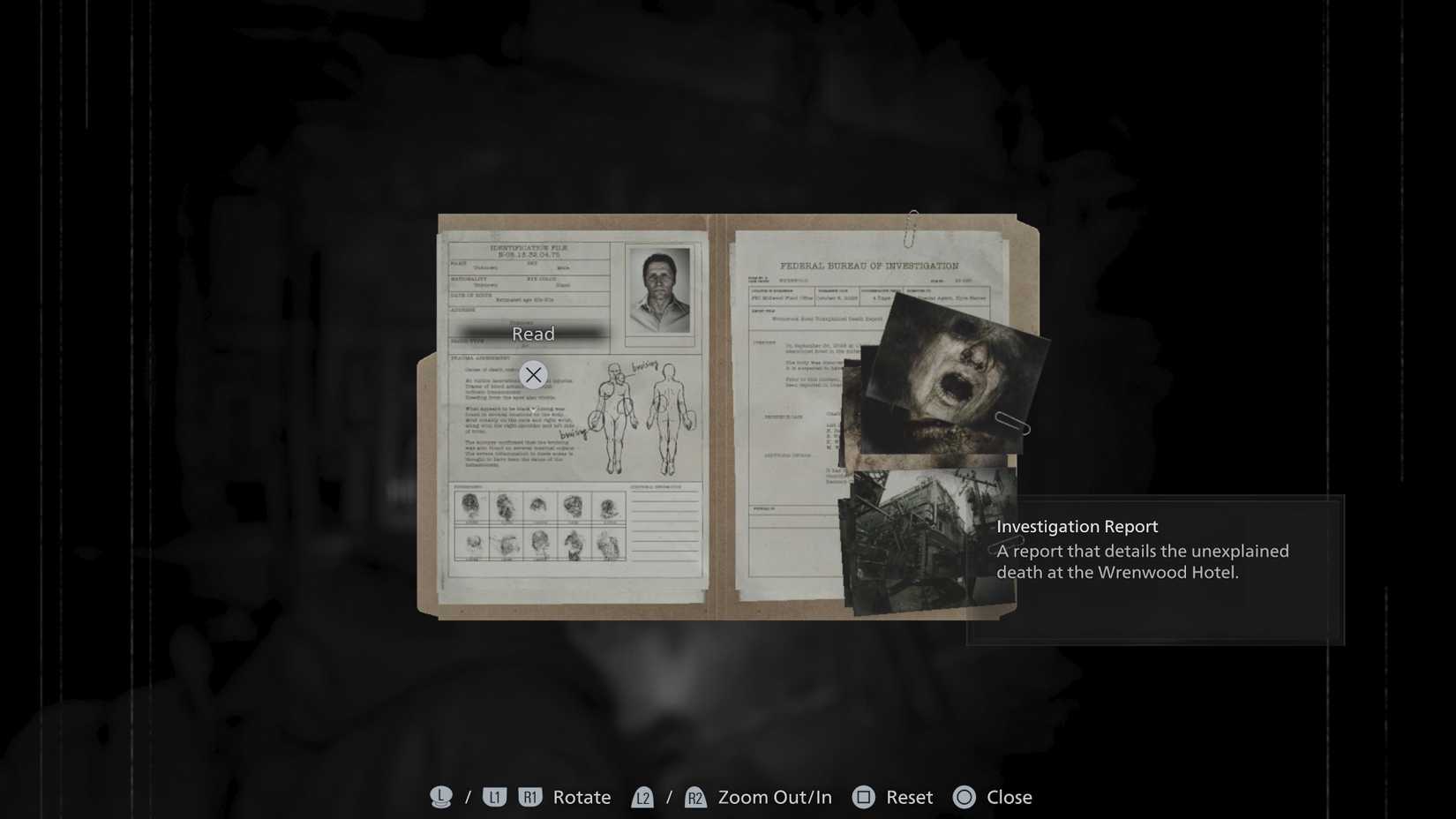The height and width of the screenshot is (819, 1456).
Task: Select the L2 trigger icon
Action: click(x=644, y=797)
